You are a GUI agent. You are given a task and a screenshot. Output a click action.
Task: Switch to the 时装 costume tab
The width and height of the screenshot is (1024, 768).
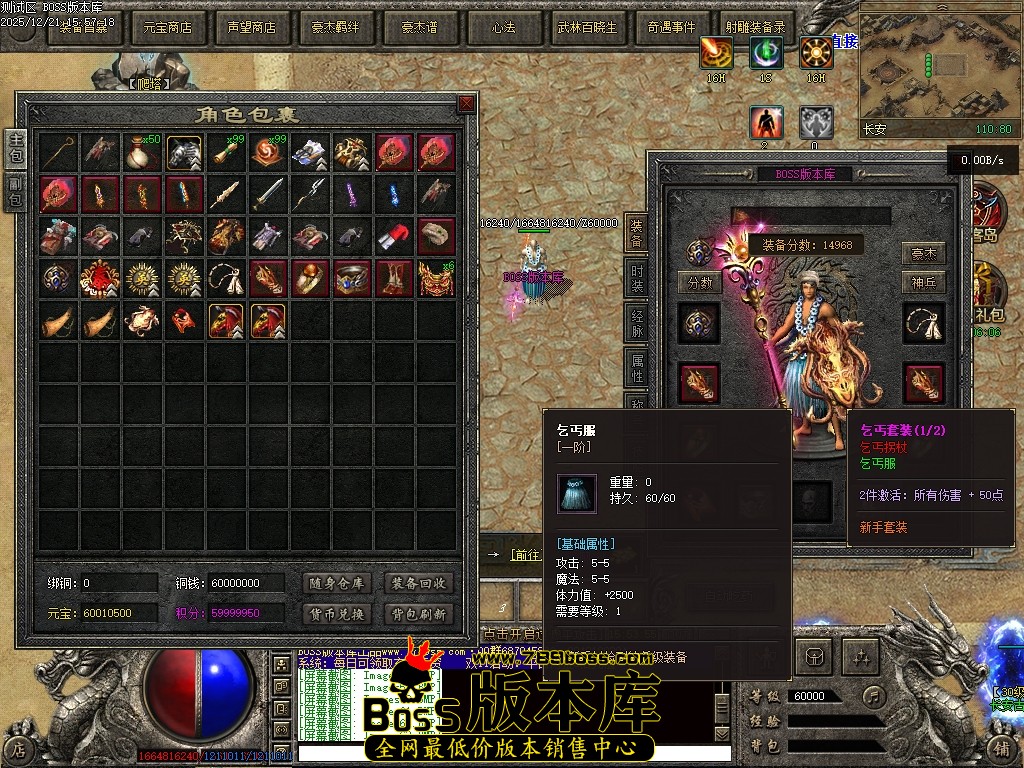637,279
